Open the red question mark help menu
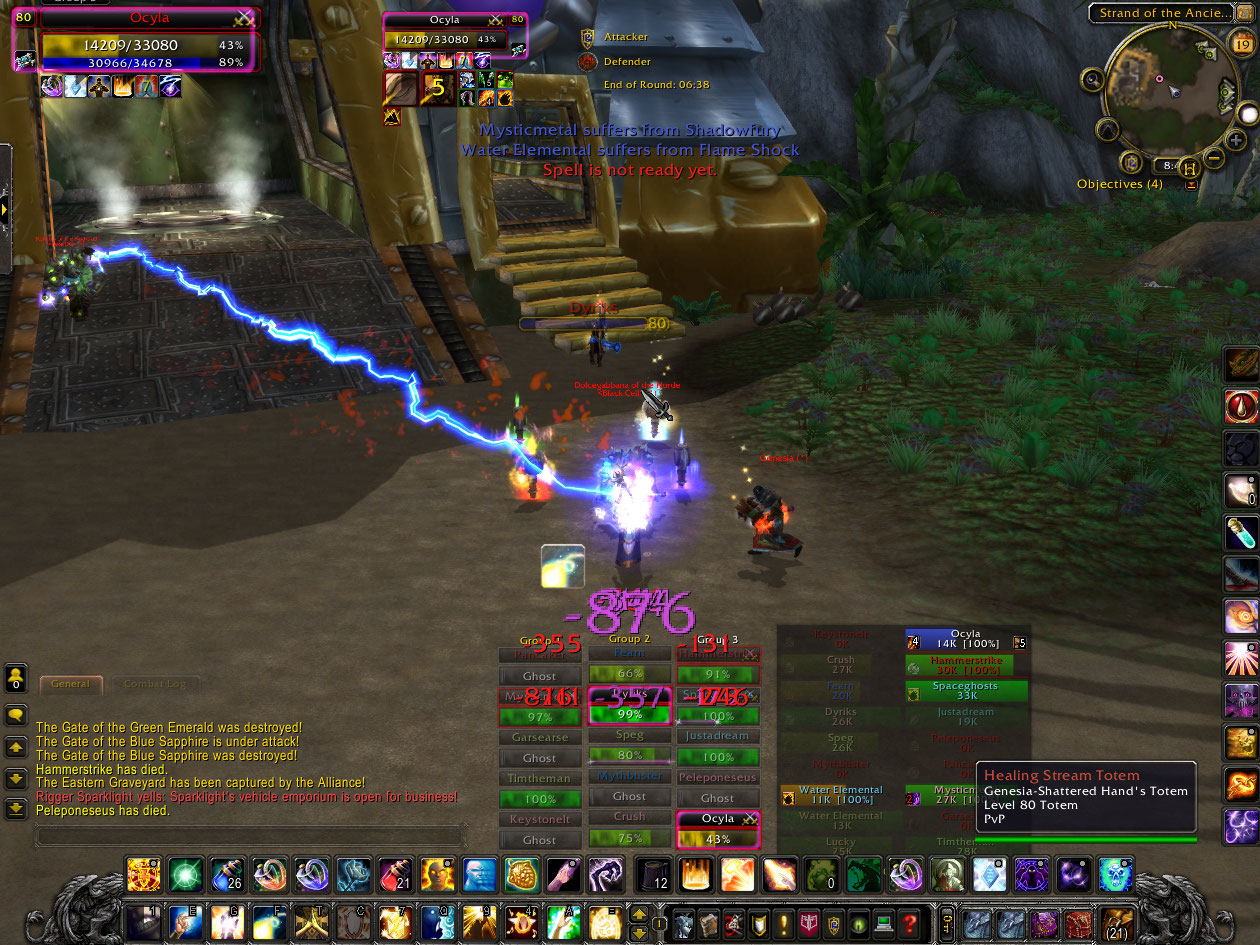Screen dimensions: 1260x945 pos(909,922)
